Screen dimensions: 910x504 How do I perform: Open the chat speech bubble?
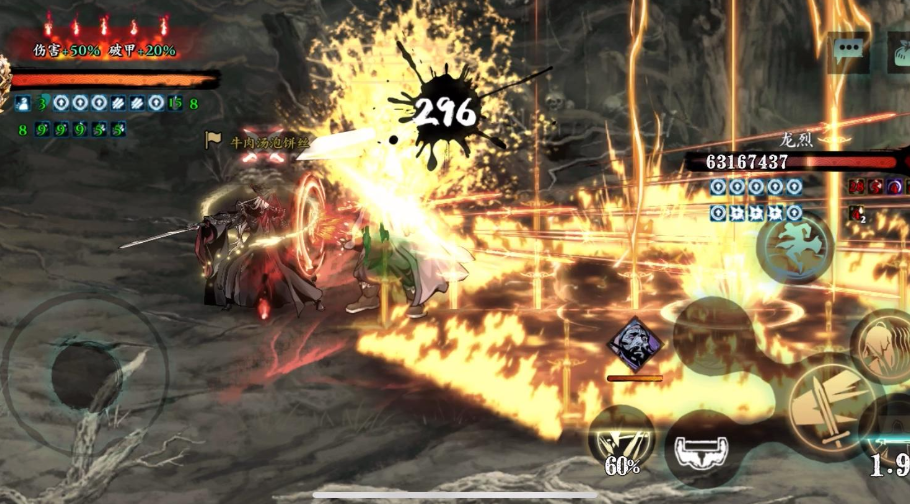click(848, 51)
